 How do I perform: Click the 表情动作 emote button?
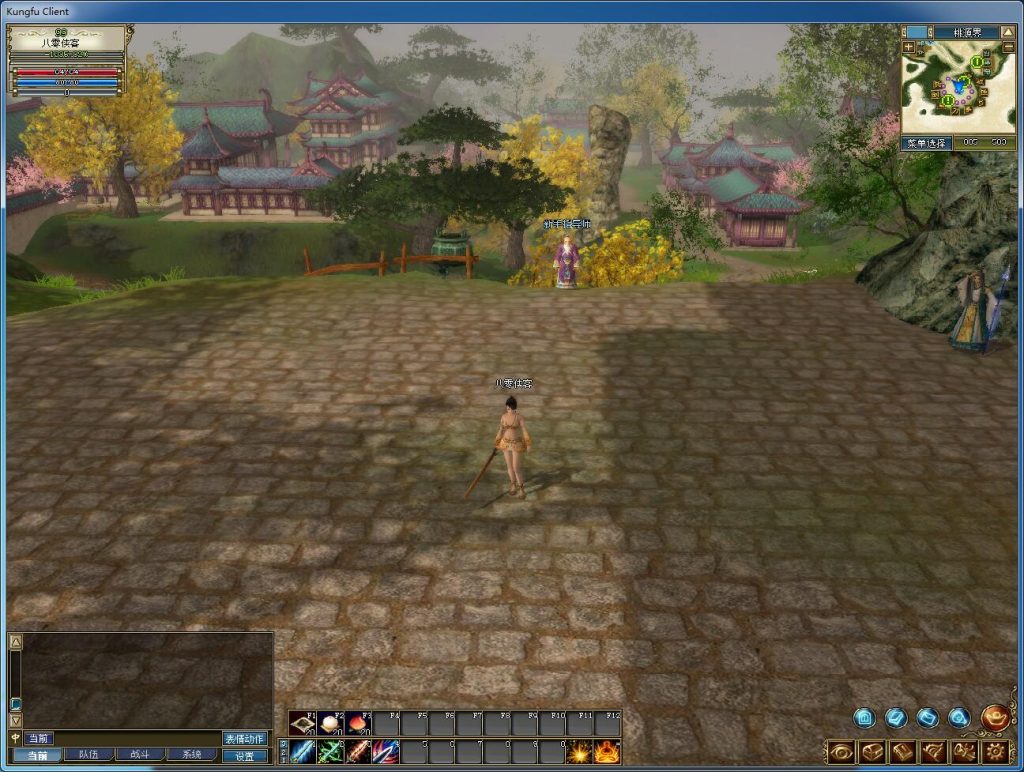tap(245, 739)
